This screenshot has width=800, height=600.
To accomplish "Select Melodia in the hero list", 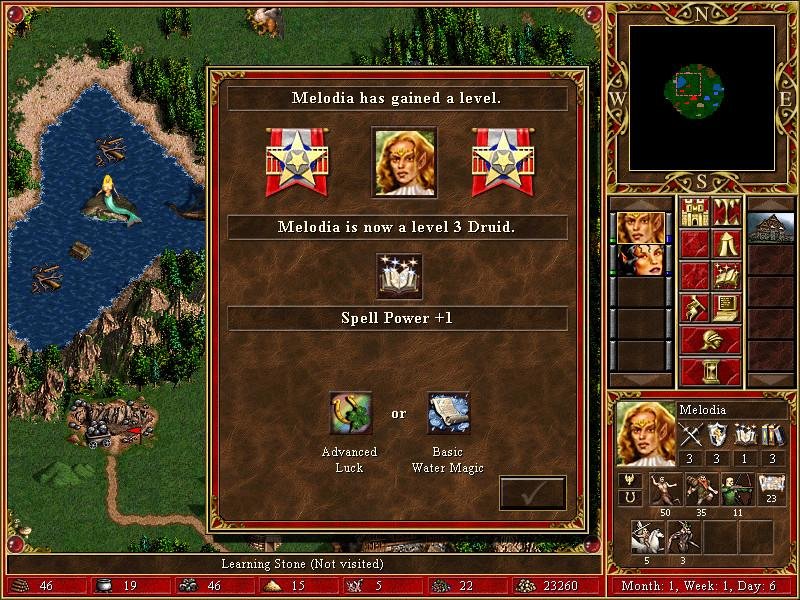I will (x=640, y=227).
